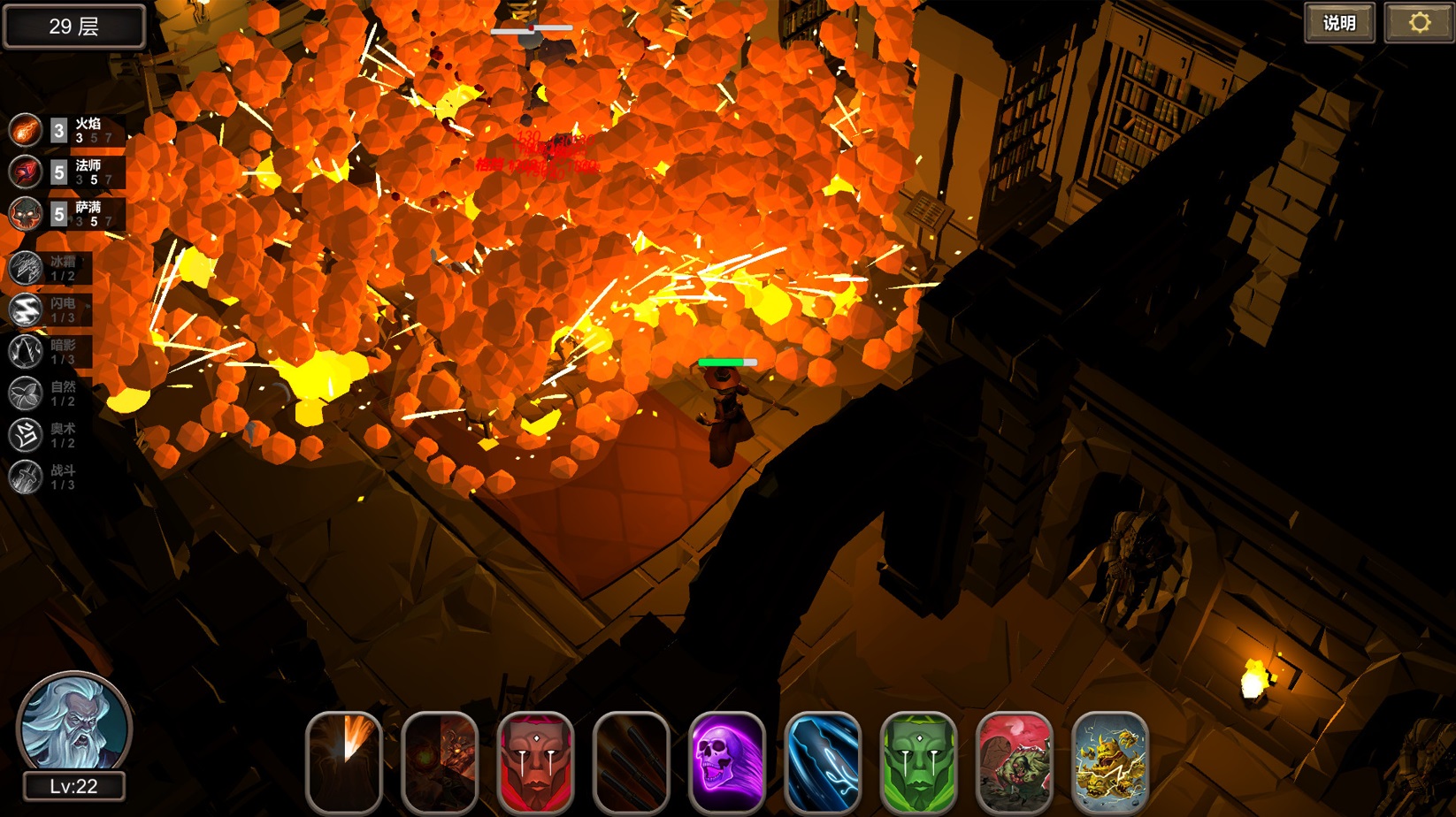This screenshot has width=1456, height=817.
Task: Click the green mask skill card
Action: point(918,762)
